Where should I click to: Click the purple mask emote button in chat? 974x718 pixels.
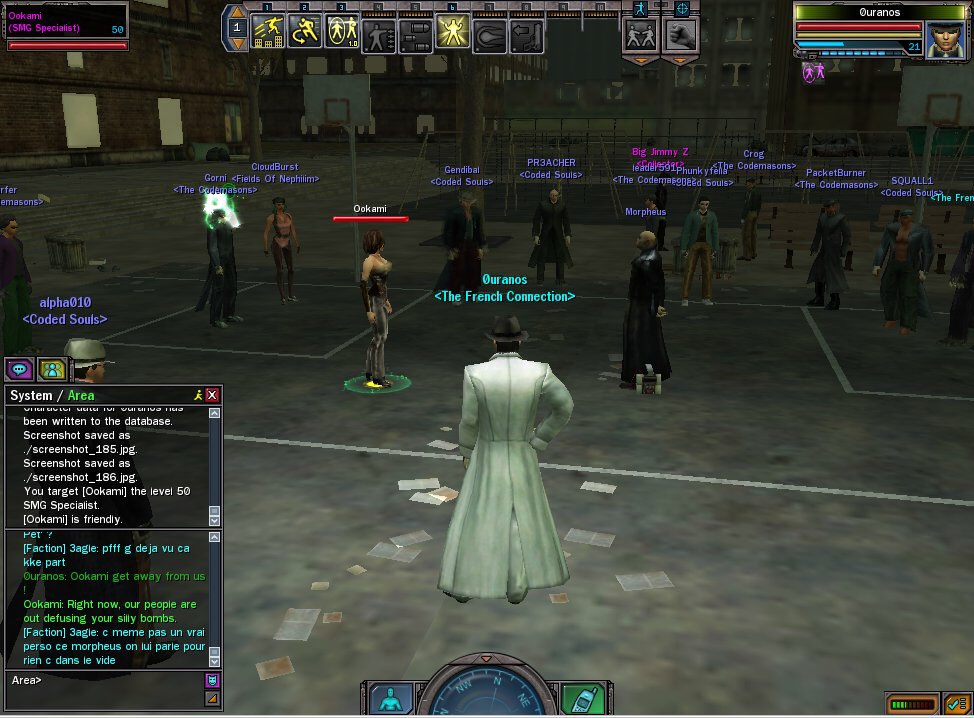211,680
